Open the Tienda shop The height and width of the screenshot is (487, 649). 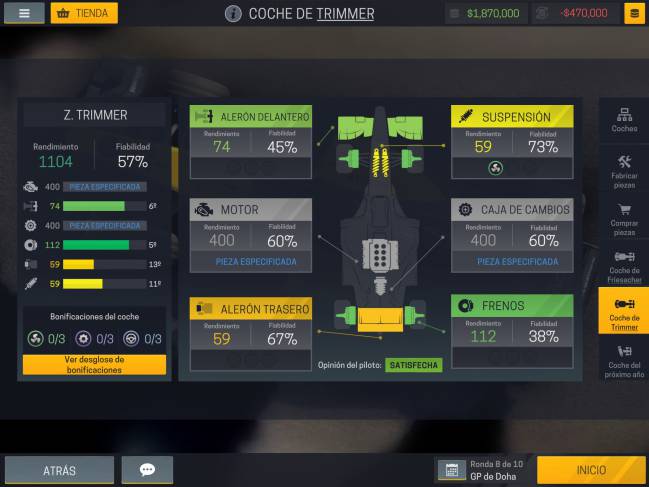pos(84,13)
